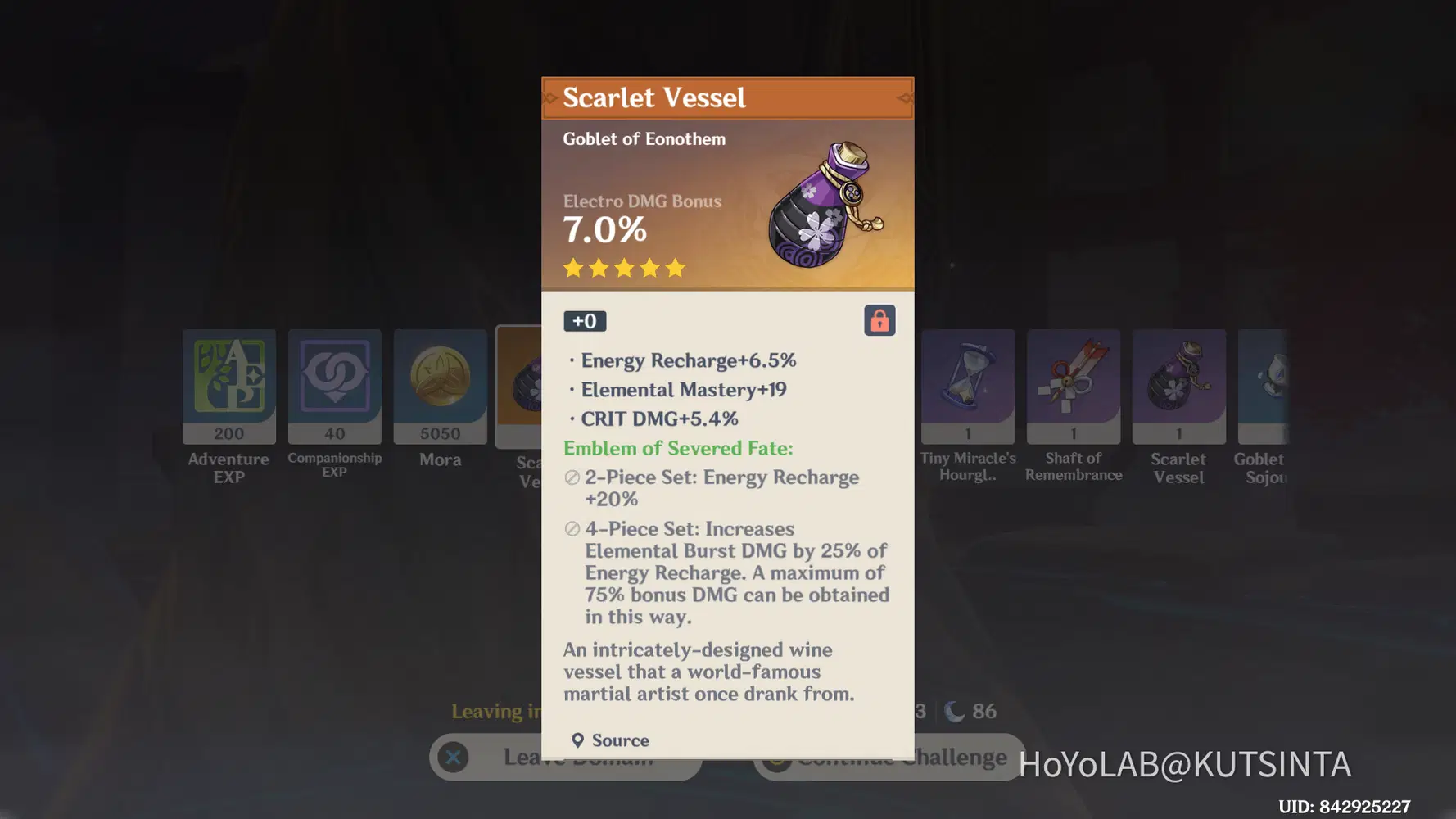
Task: Open the Scarlet Vessel title header
Action: pyautogui.click(x=654, y=97)
